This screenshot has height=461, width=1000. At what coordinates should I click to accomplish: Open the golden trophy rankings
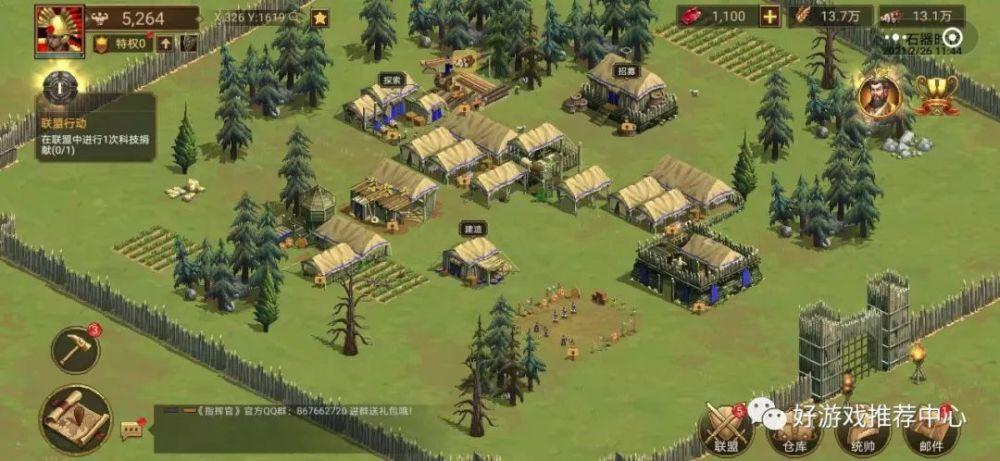click(937, 96)
